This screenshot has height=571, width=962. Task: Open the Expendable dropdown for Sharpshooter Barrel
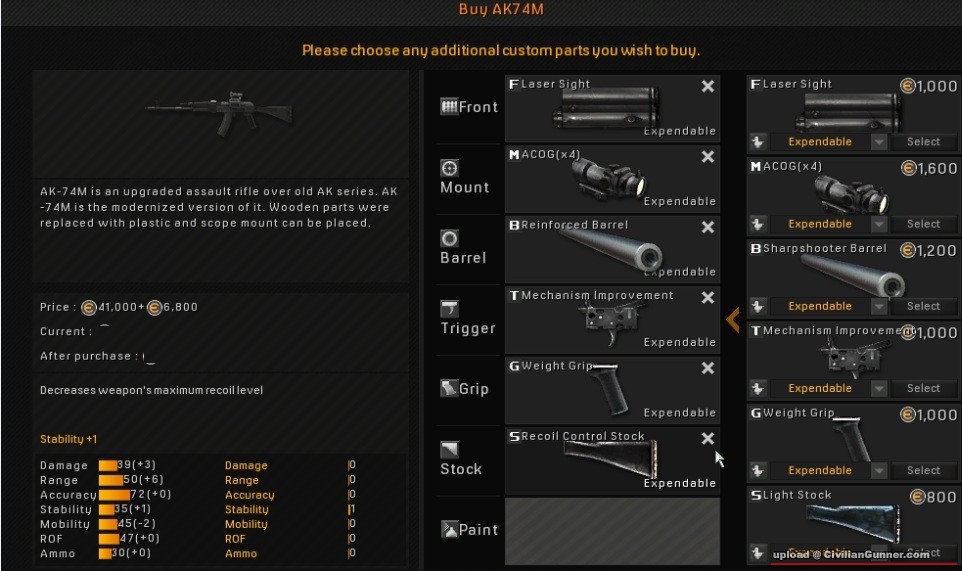[x=879, y=306]
